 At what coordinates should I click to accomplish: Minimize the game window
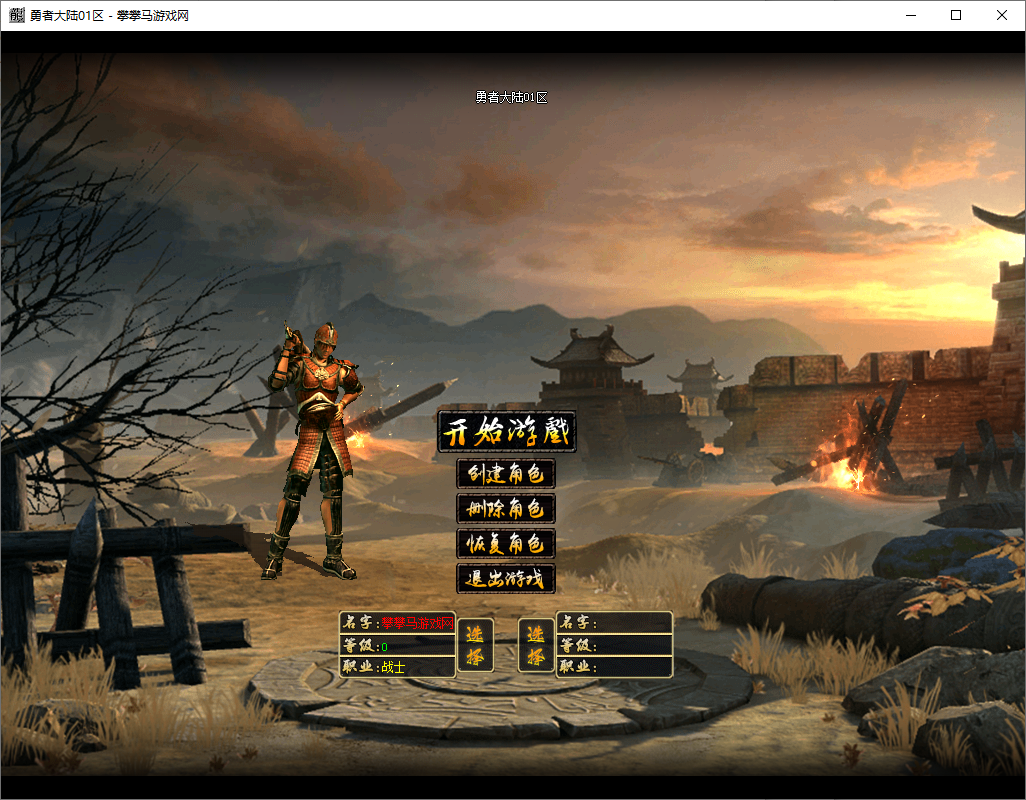click(x=910, y=15)
